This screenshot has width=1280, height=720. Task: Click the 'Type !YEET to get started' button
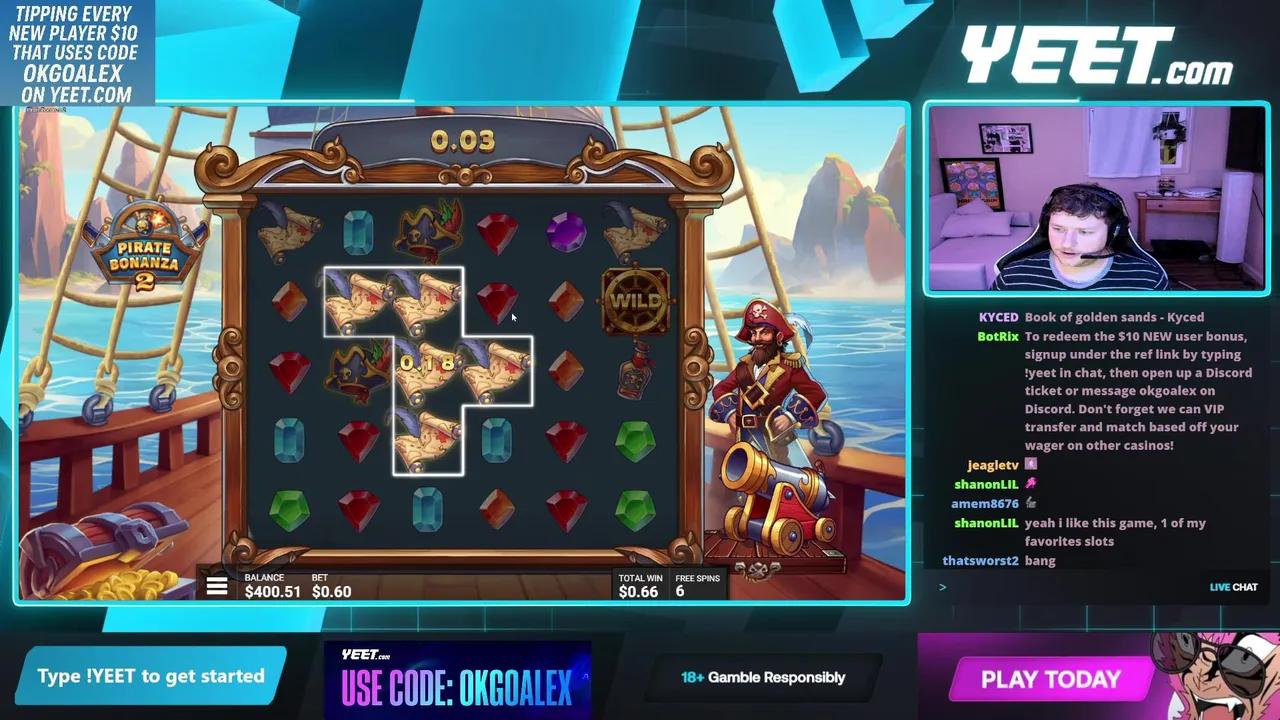pyautogui.click(x=148, y=675)
